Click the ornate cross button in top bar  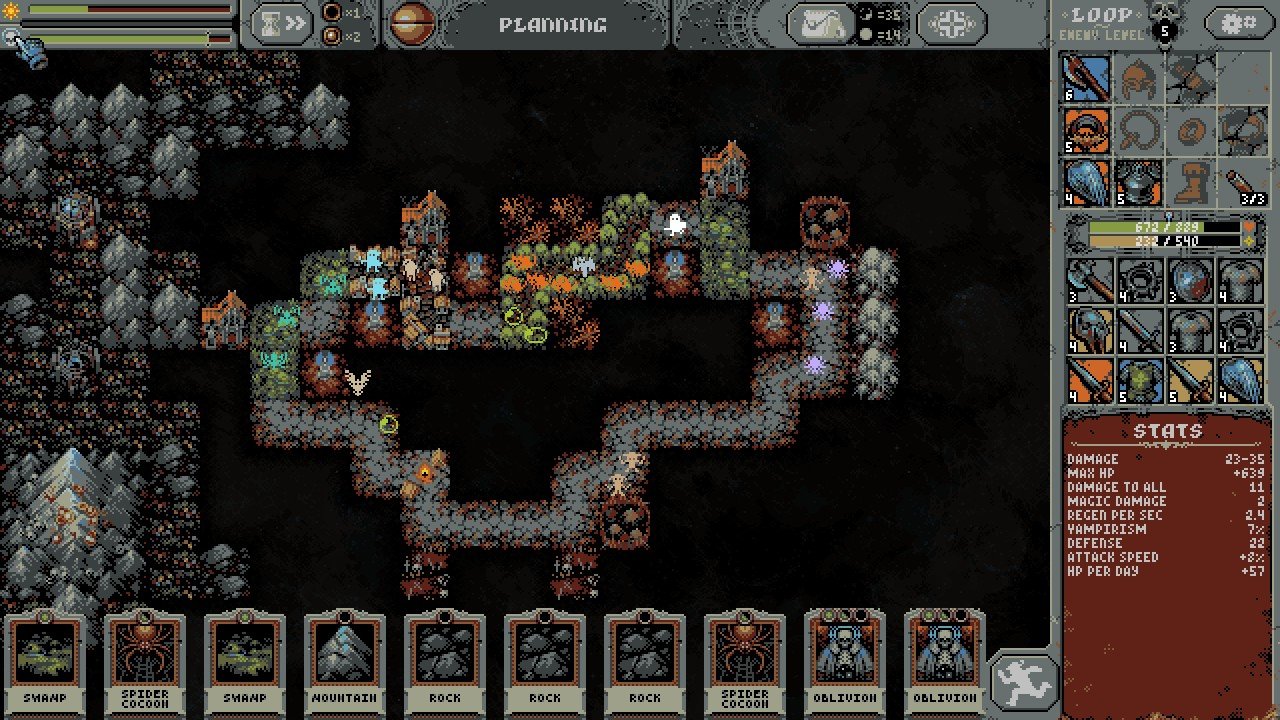click(x=950, y=24)
